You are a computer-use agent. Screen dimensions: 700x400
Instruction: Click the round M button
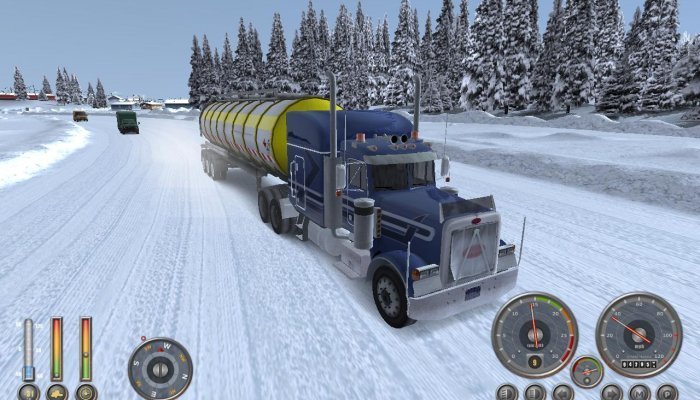click(640, 393)
